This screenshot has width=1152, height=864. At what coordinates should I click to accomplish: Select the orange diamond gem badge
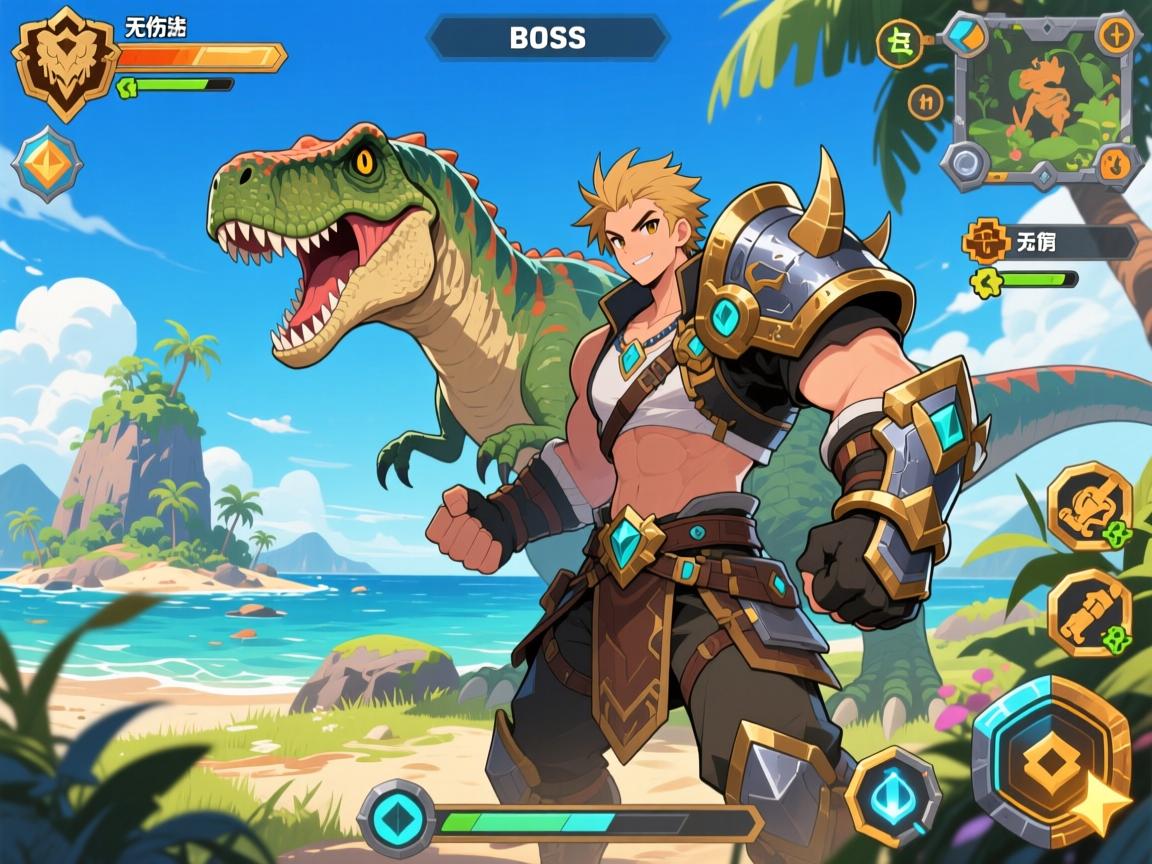tap(46, 165)
